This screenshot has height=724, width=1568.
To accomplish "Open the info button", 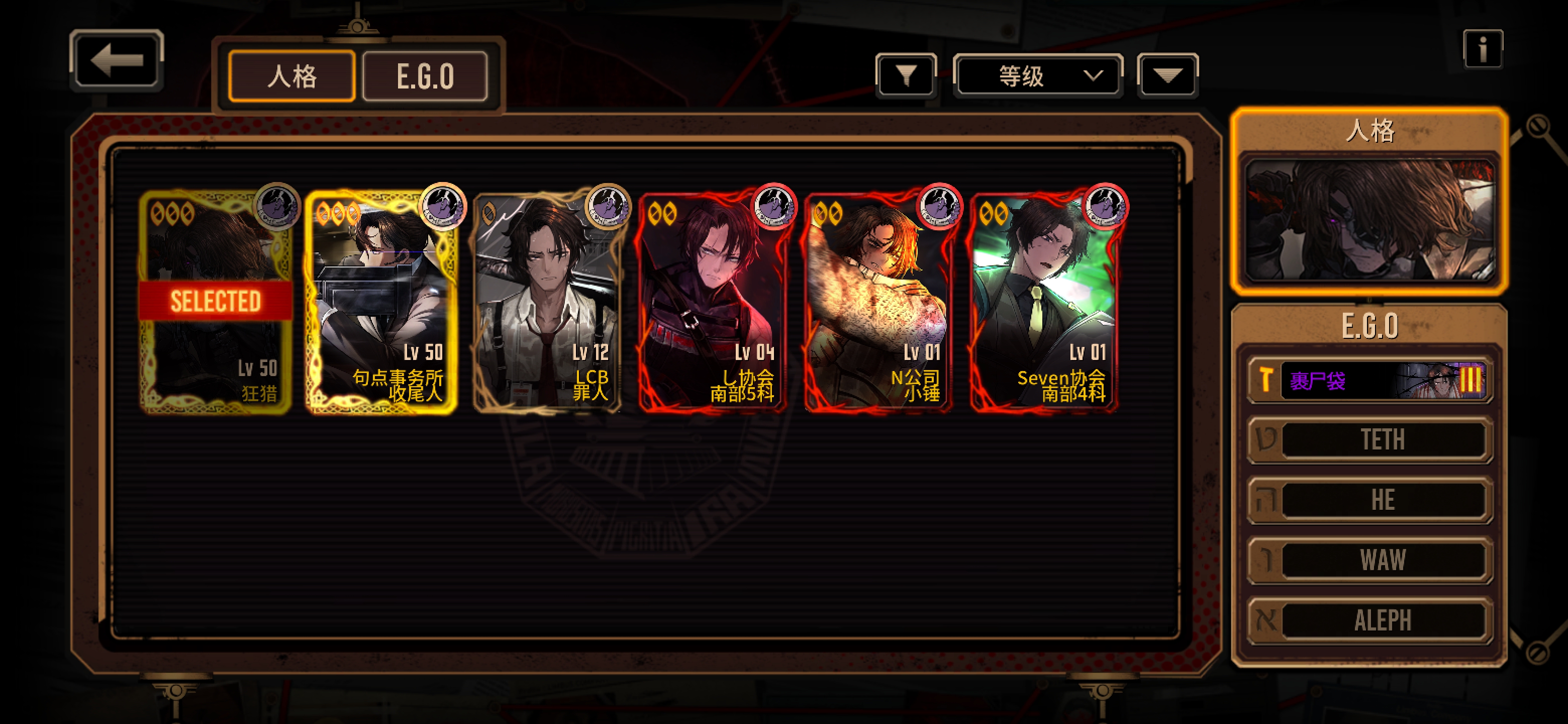I will (1483, 49).
